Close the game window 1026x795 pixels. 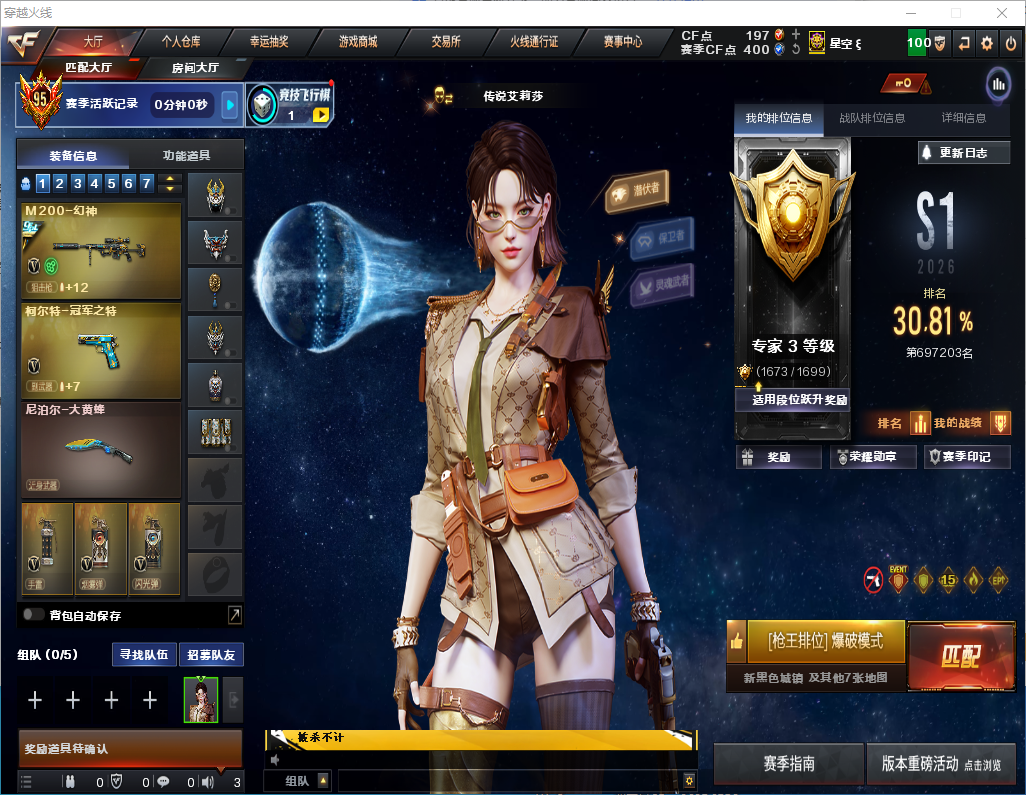[x=1002, y=13]
